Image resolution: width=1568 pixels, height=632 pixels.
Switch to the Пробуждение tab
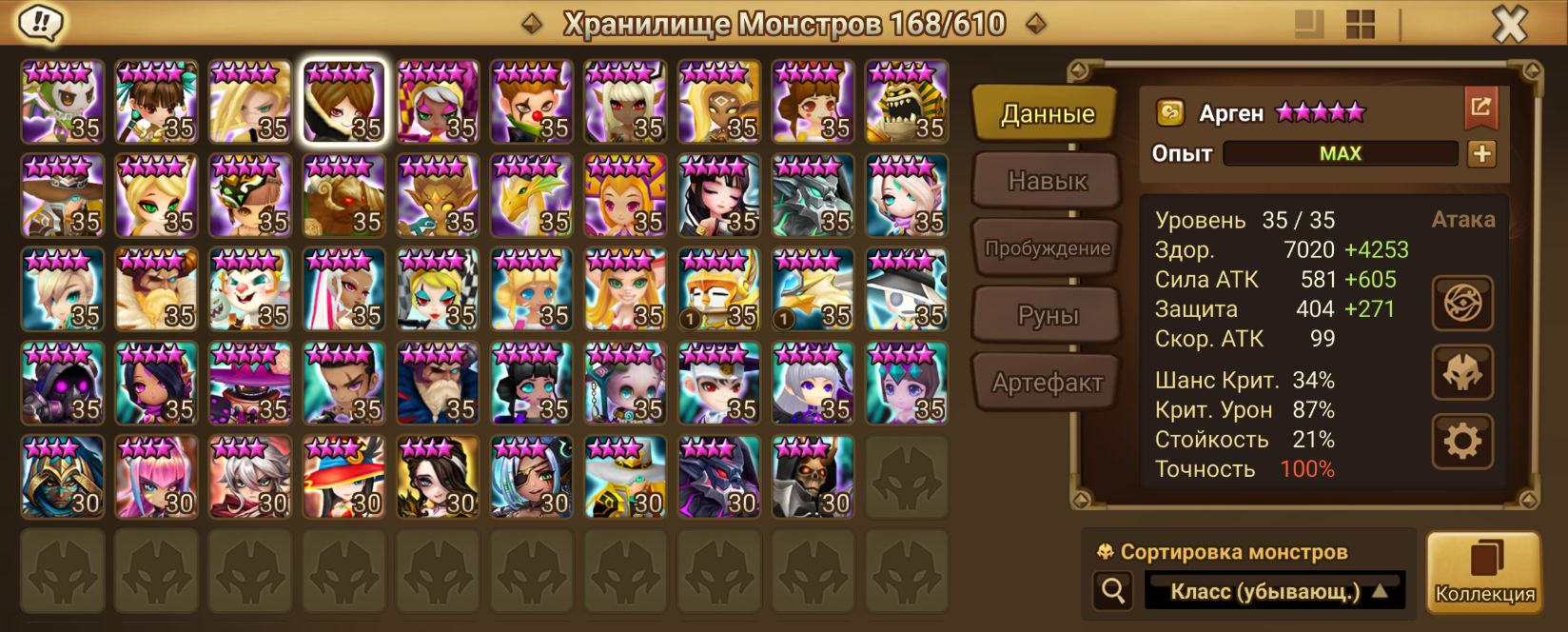click(x=1046, y=248)
